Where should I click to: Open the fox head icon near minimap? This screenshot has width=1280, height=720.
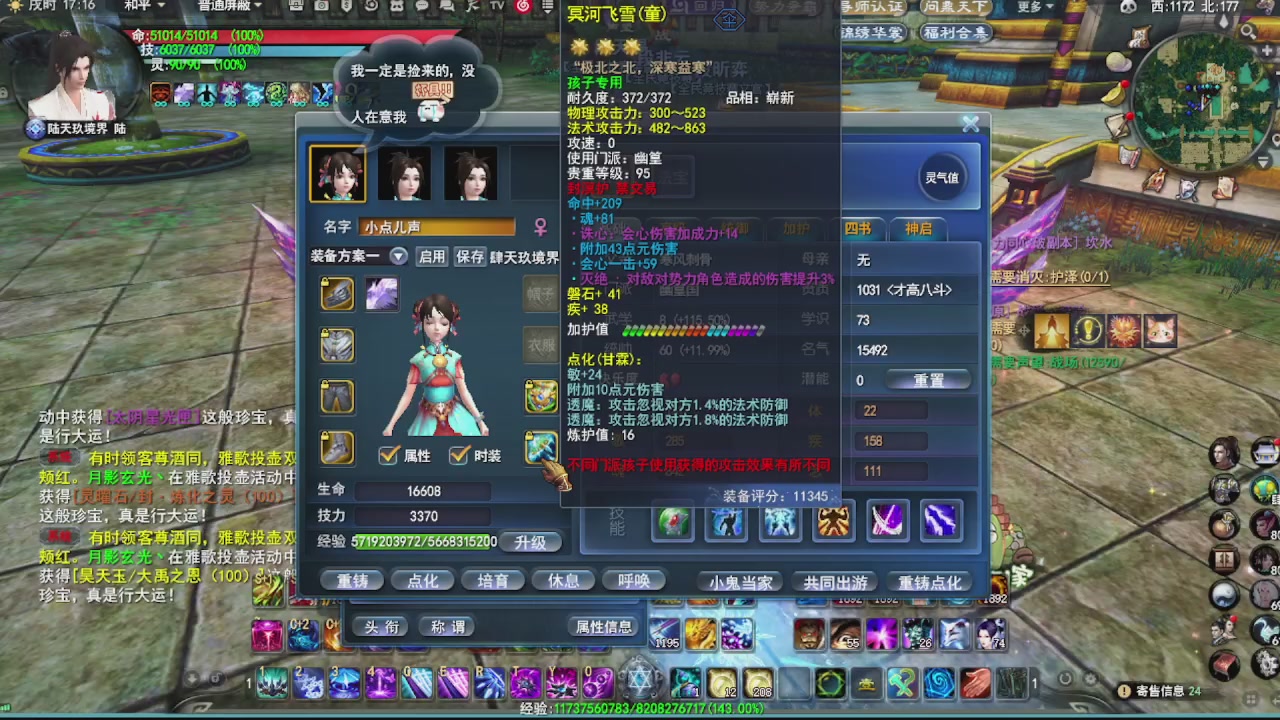coord(1163,330)
